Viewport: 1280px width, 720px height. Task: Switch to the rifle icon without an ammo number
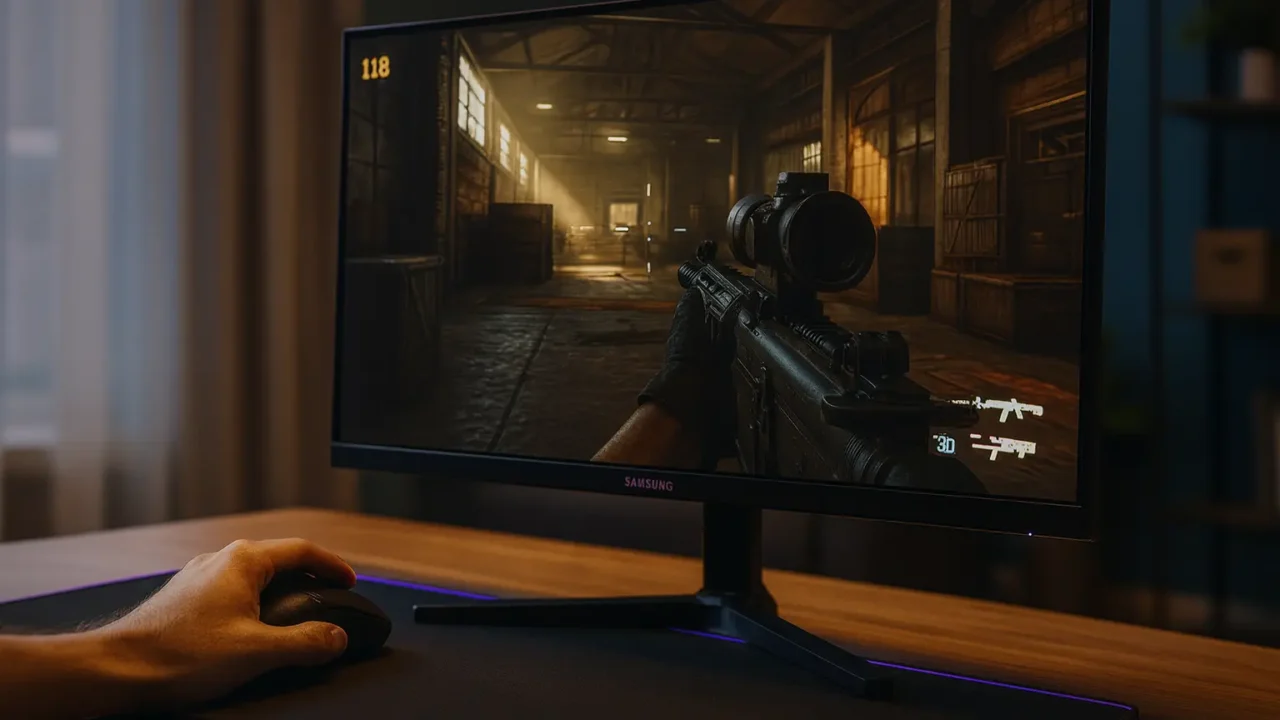point(1008,408)
